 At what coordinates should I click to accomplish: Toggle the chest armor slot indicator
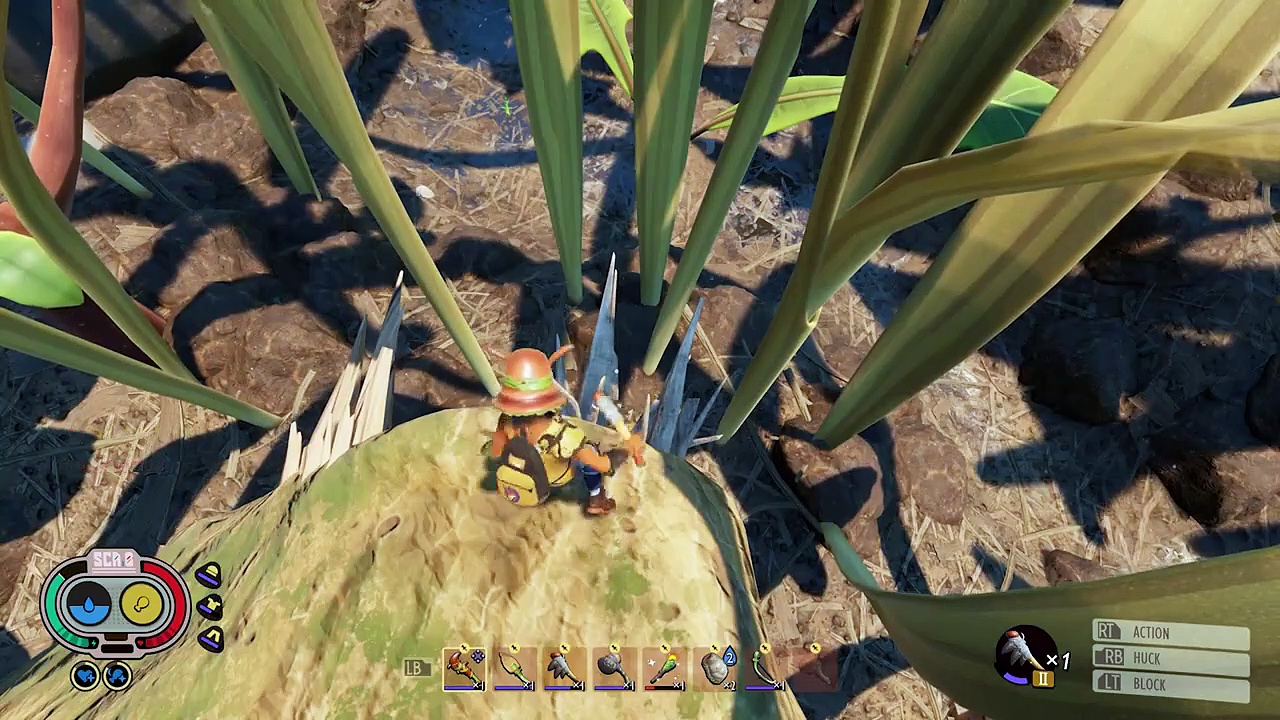pos(210,606)
